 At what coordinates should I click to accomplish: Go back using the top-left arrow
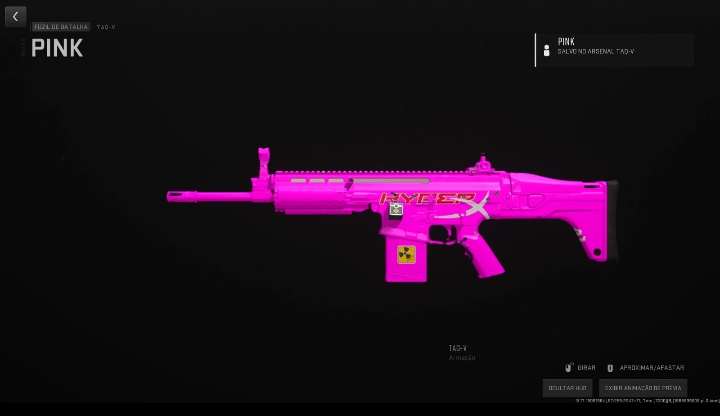click(15, 17)
